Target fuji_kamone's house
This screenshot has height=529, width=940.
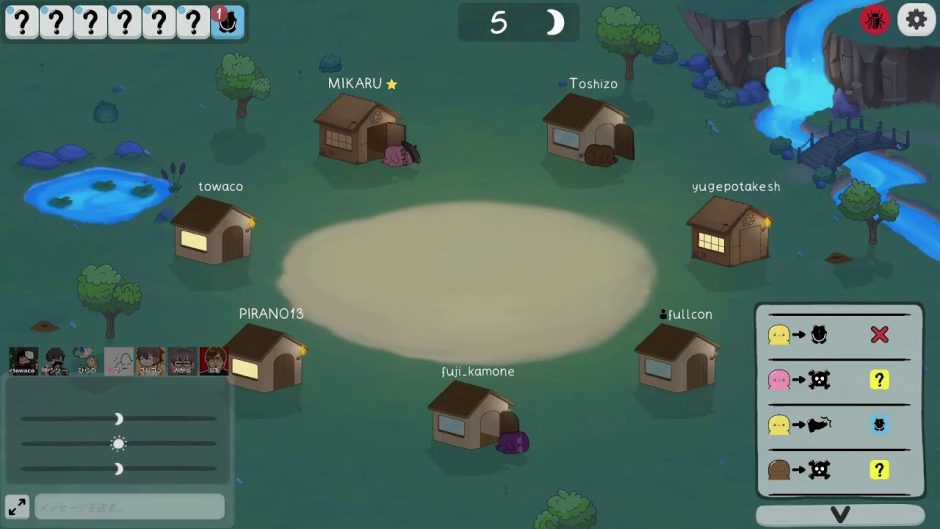click(x=470, y=414)
